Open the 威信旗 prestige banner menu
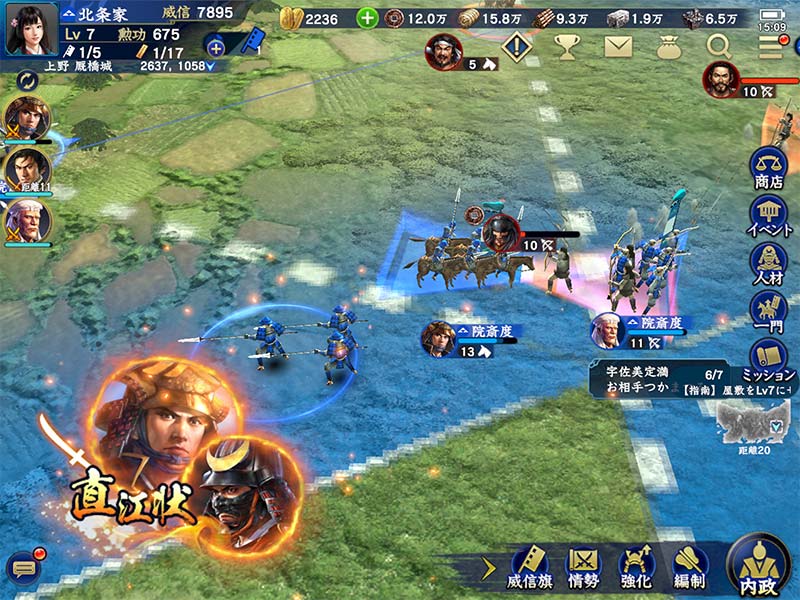The height and width of the screenshot is (600, 800). tap(530, 567)
